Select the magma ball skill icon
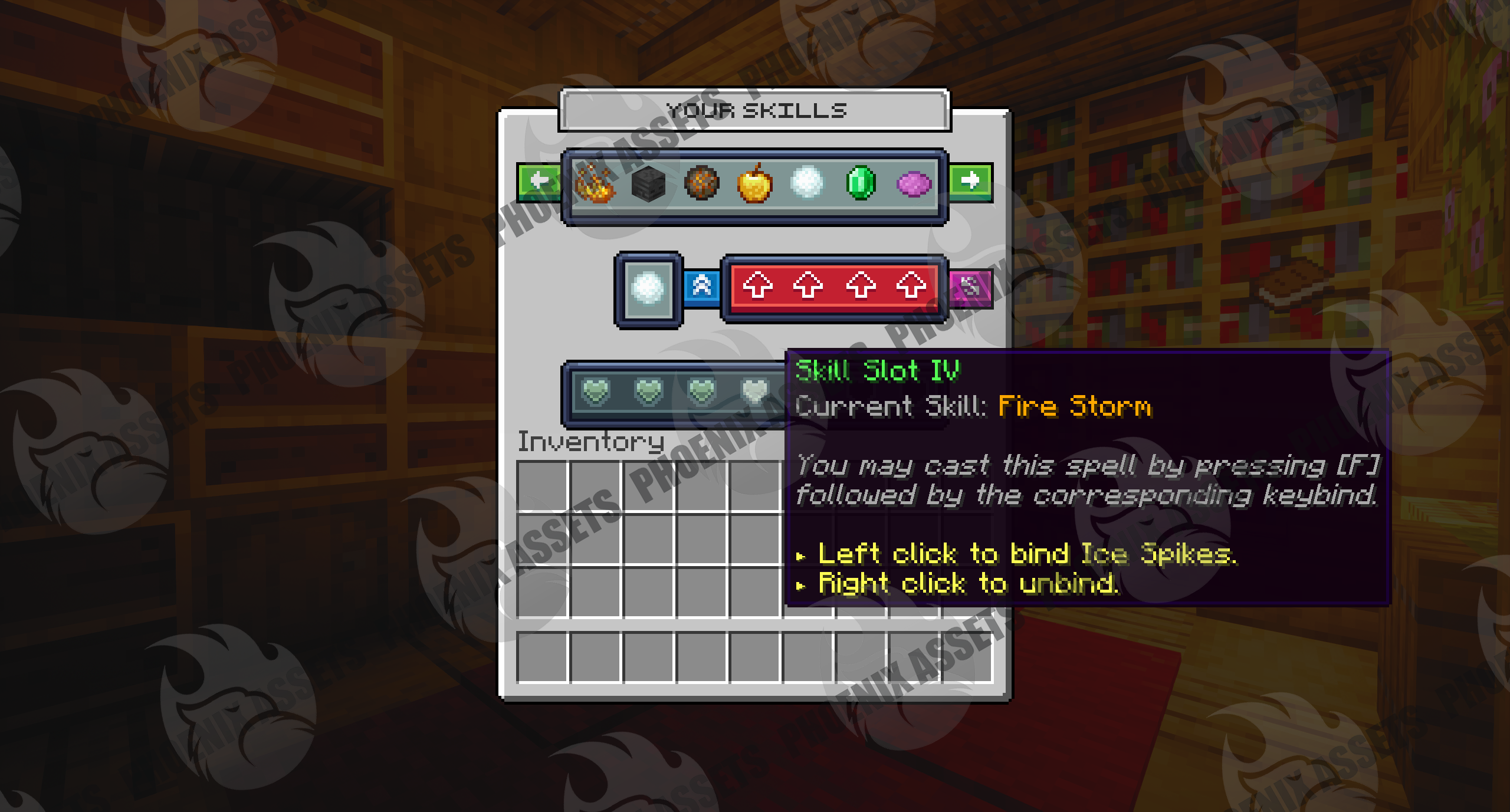1510x812 pixels. pyautogui.click(x=701, y=183)
